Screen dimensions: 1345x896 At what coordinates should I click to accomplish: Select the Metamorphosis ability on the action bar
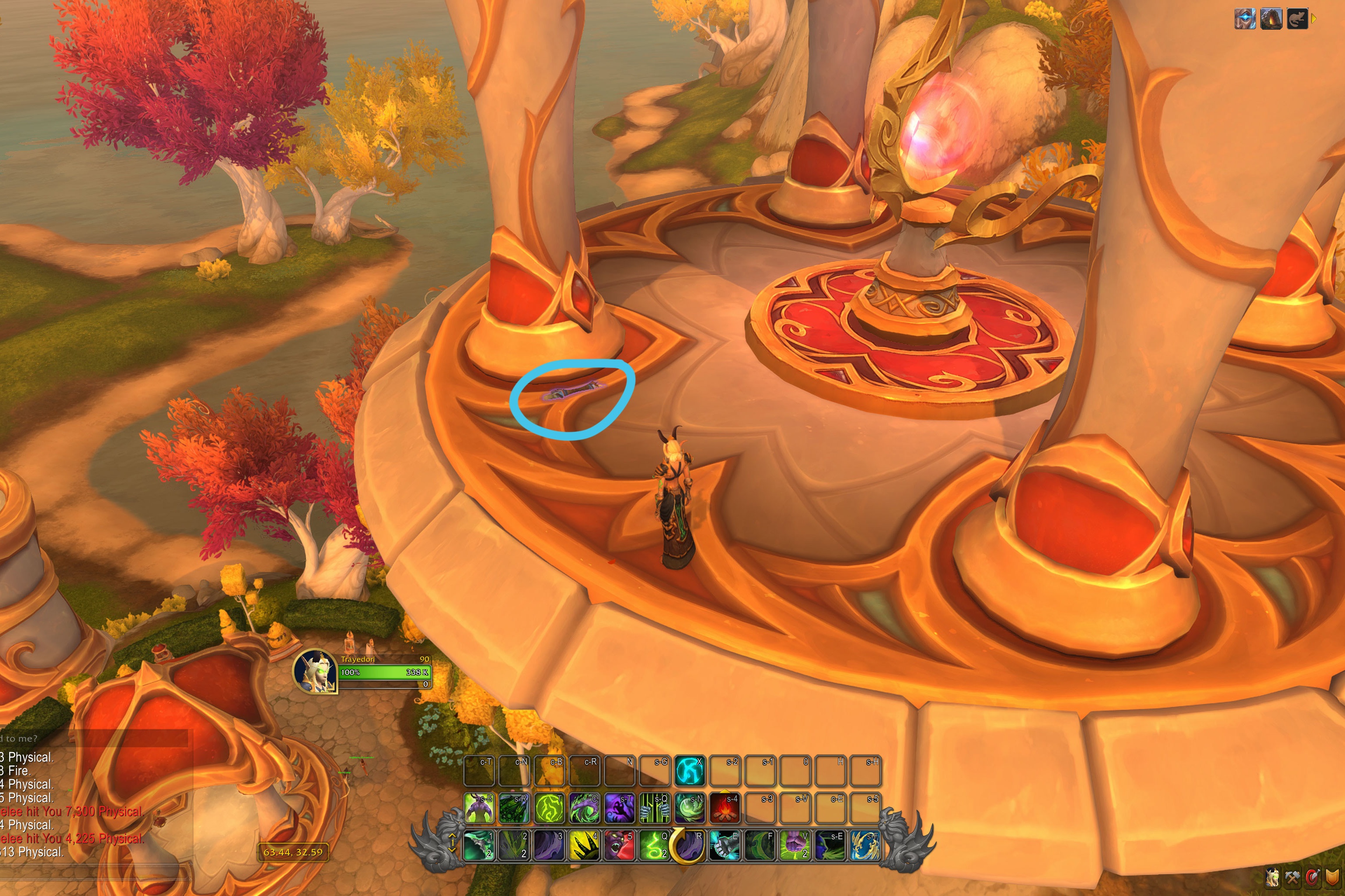click(x=478, y=805)
